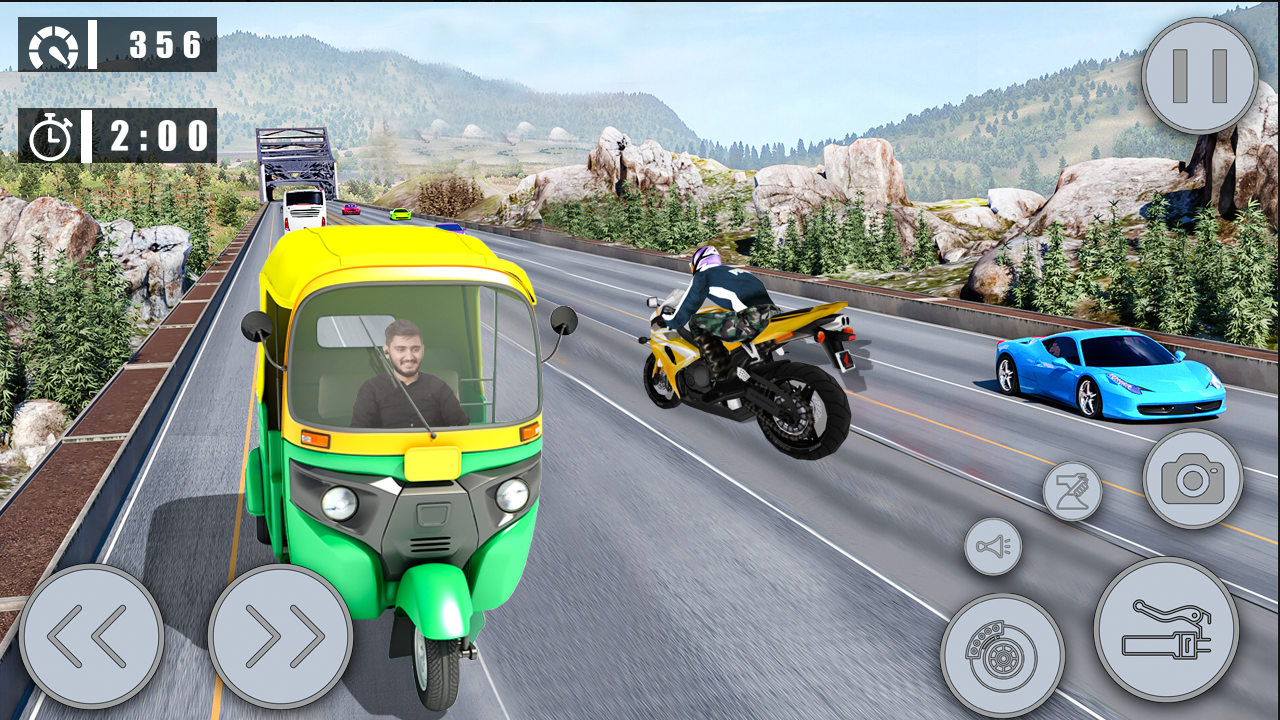The image size is (1280, 720).
Task: Tap the purple car near the bridge
Action: pyautogui.click(x=349, y=209)
